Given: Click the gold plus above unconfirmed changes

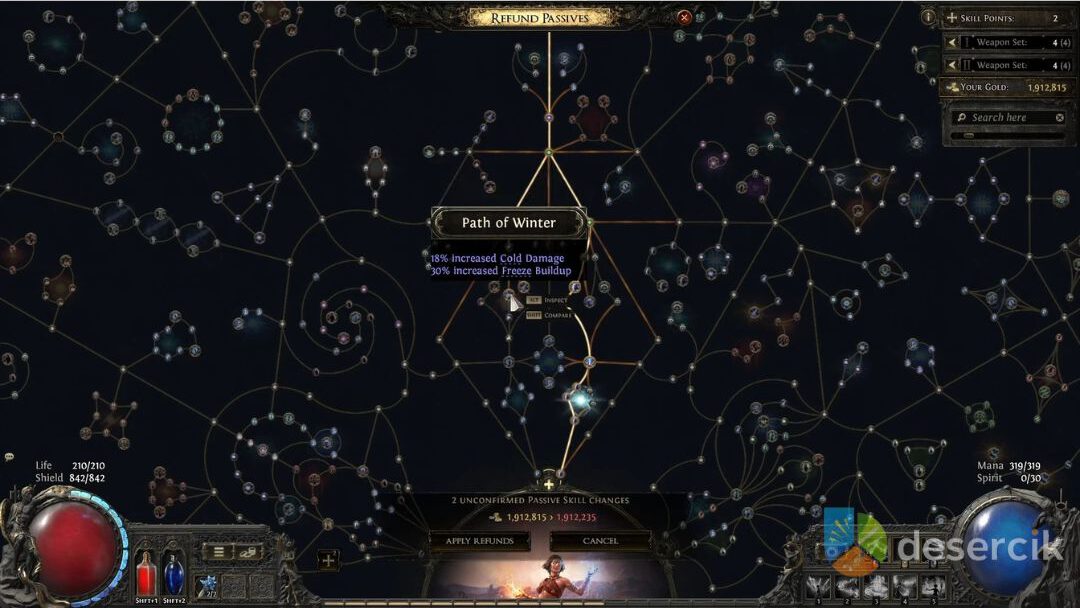Looking at the screenshot, I should click(548, 485).
